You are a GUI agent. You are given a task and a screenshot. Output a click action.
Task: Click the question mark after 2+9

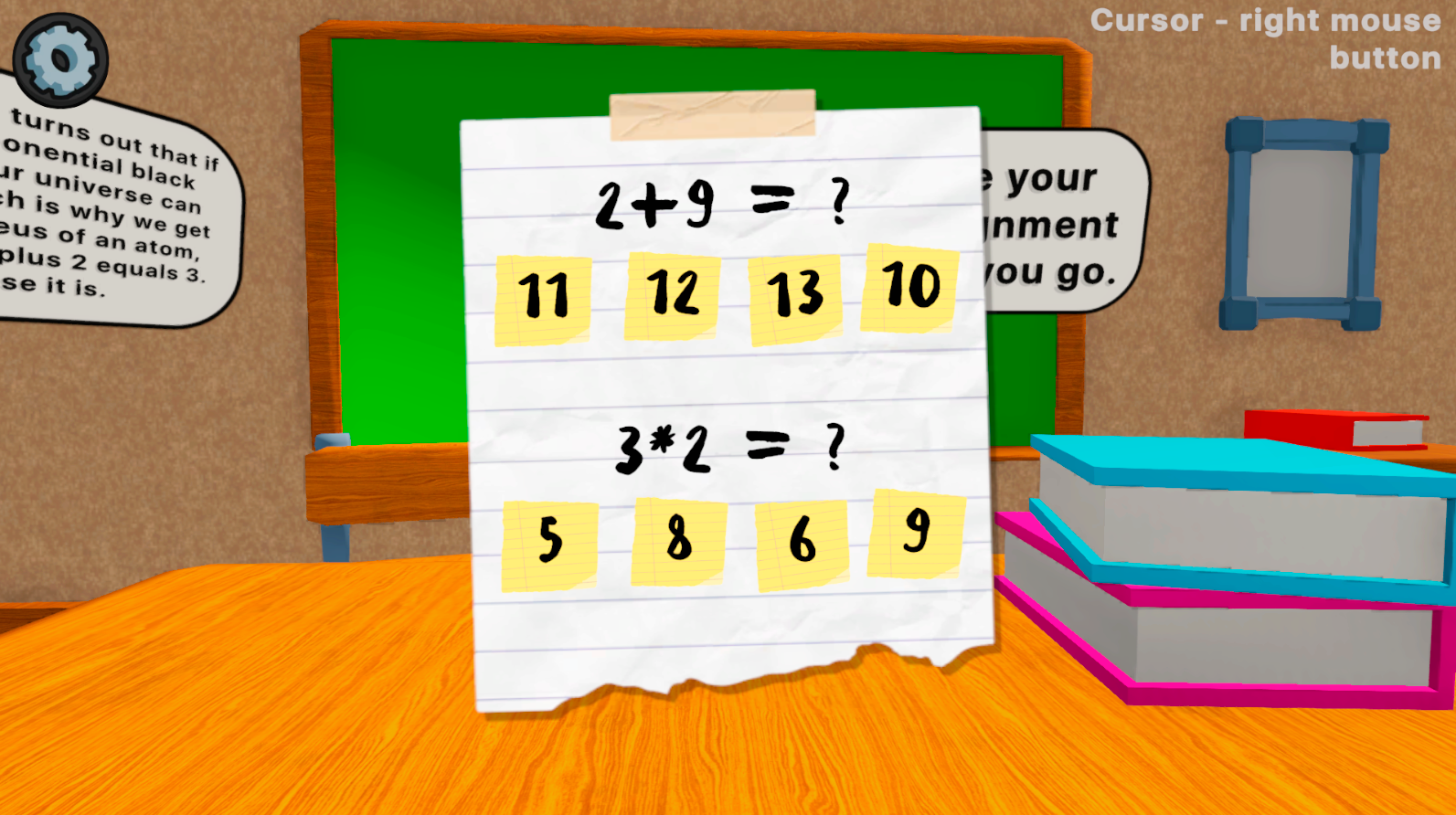click(841, 201)
